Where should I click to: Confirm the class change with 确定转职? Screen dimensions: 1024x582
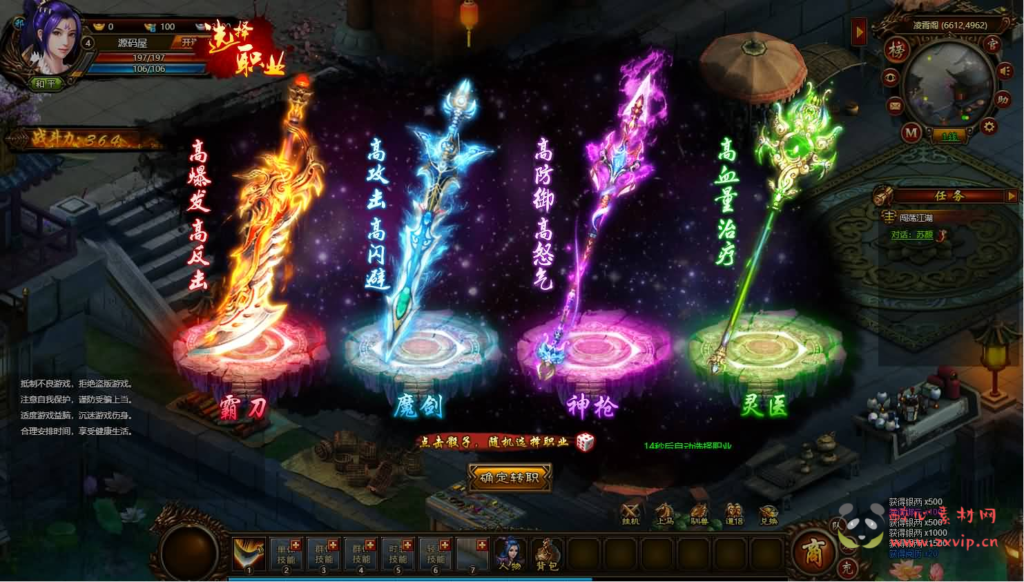(510, 477)
